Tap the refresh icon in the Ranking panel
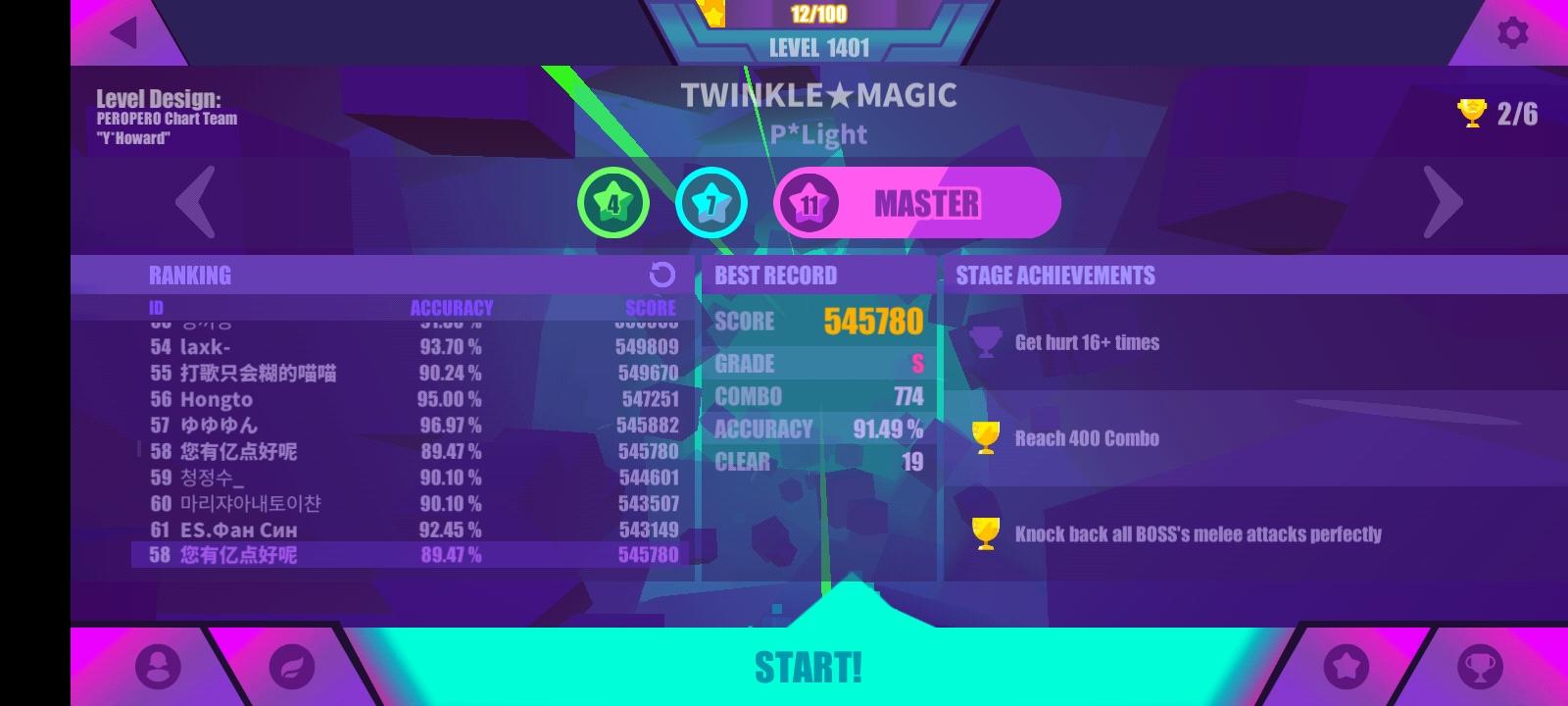Screen dimensions: 1568x706 coord(662,275)
